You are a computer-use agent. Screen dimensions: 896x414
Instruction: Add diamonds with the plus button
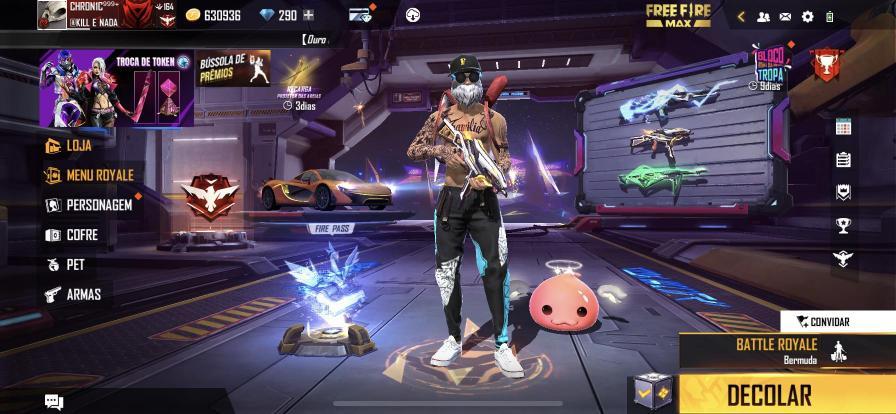tap(308, 15)
